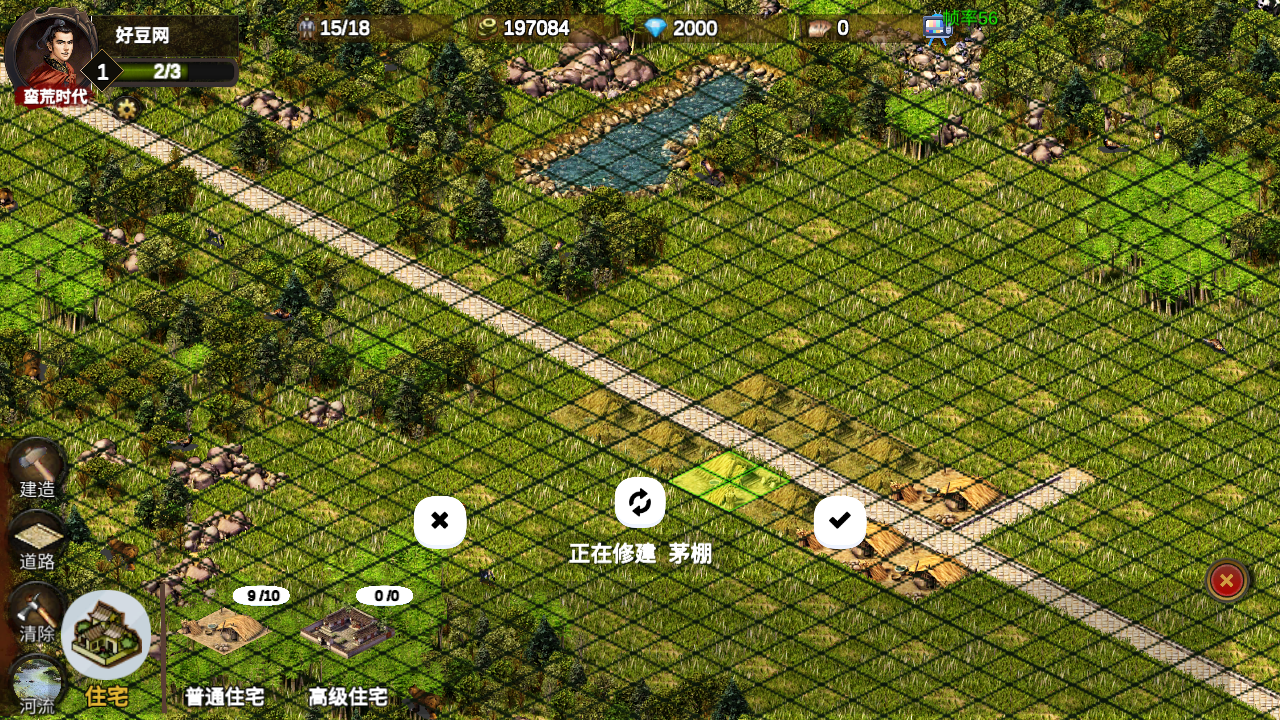Screen dimensions: 1280x720
Task: Close the build panel with the red X
Action: tap(1227, 580)
